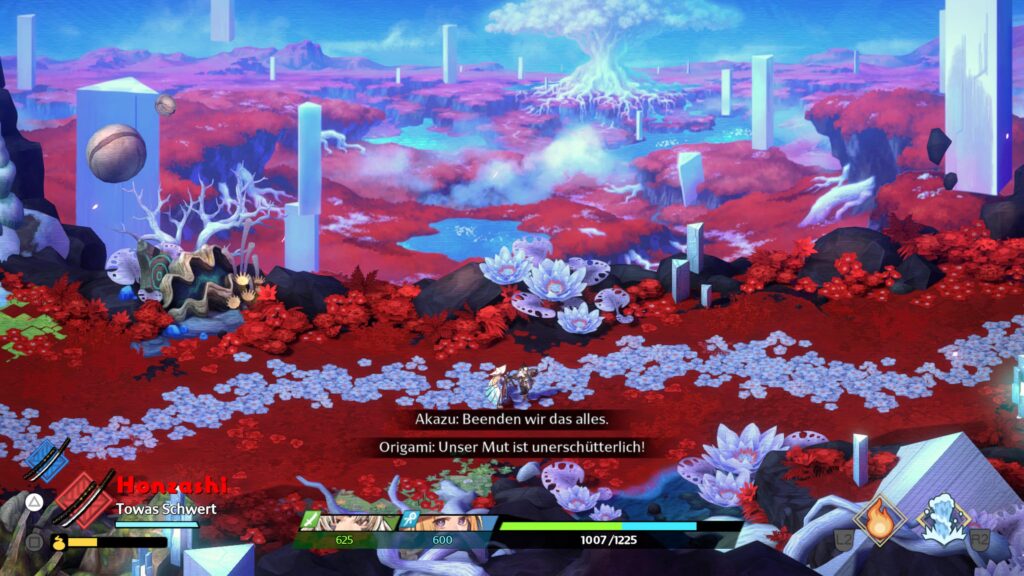Activate the fire spell ability
1024x576 pixels.
881,520
